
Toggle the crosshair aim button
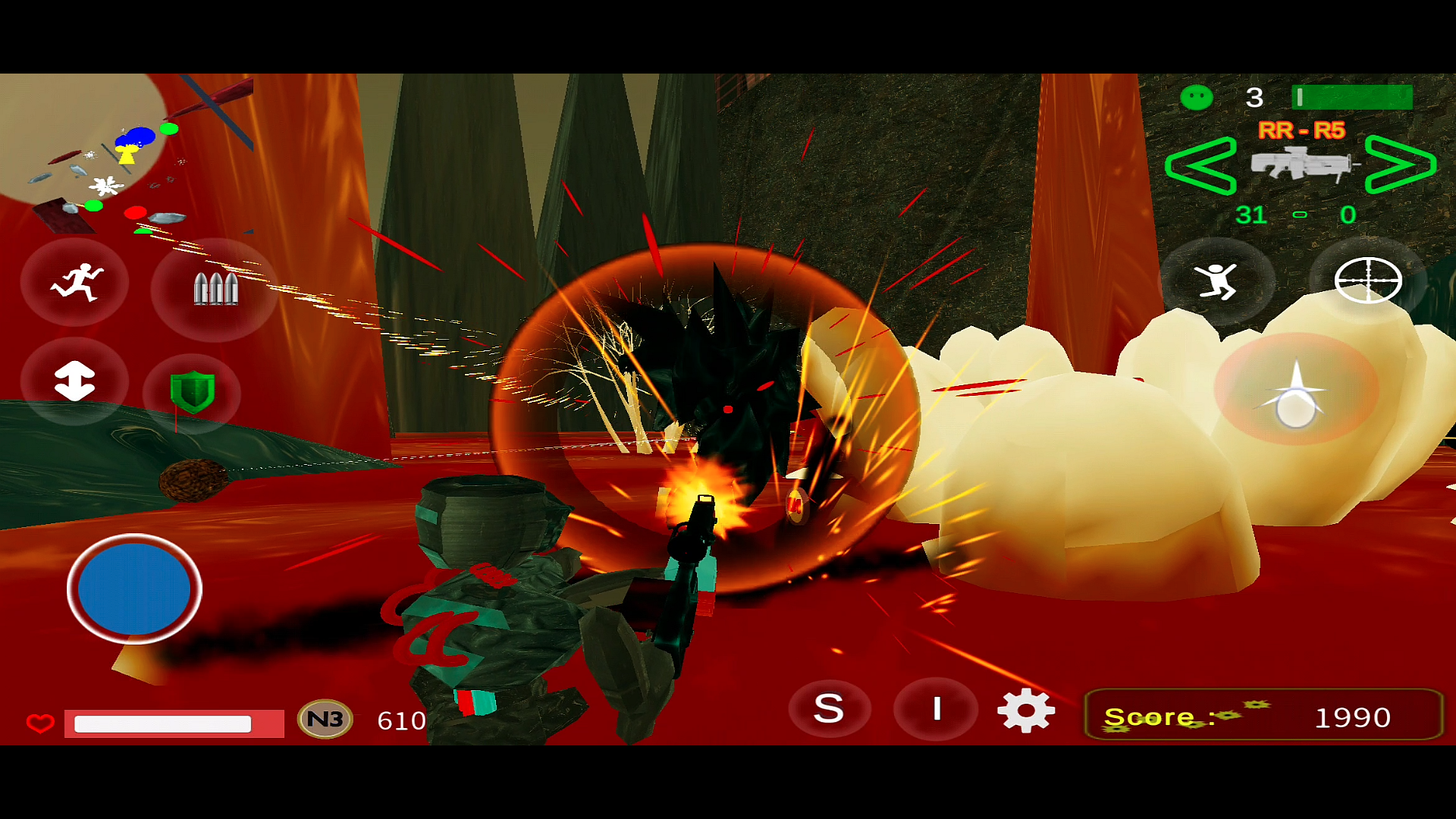(1367, 281)
